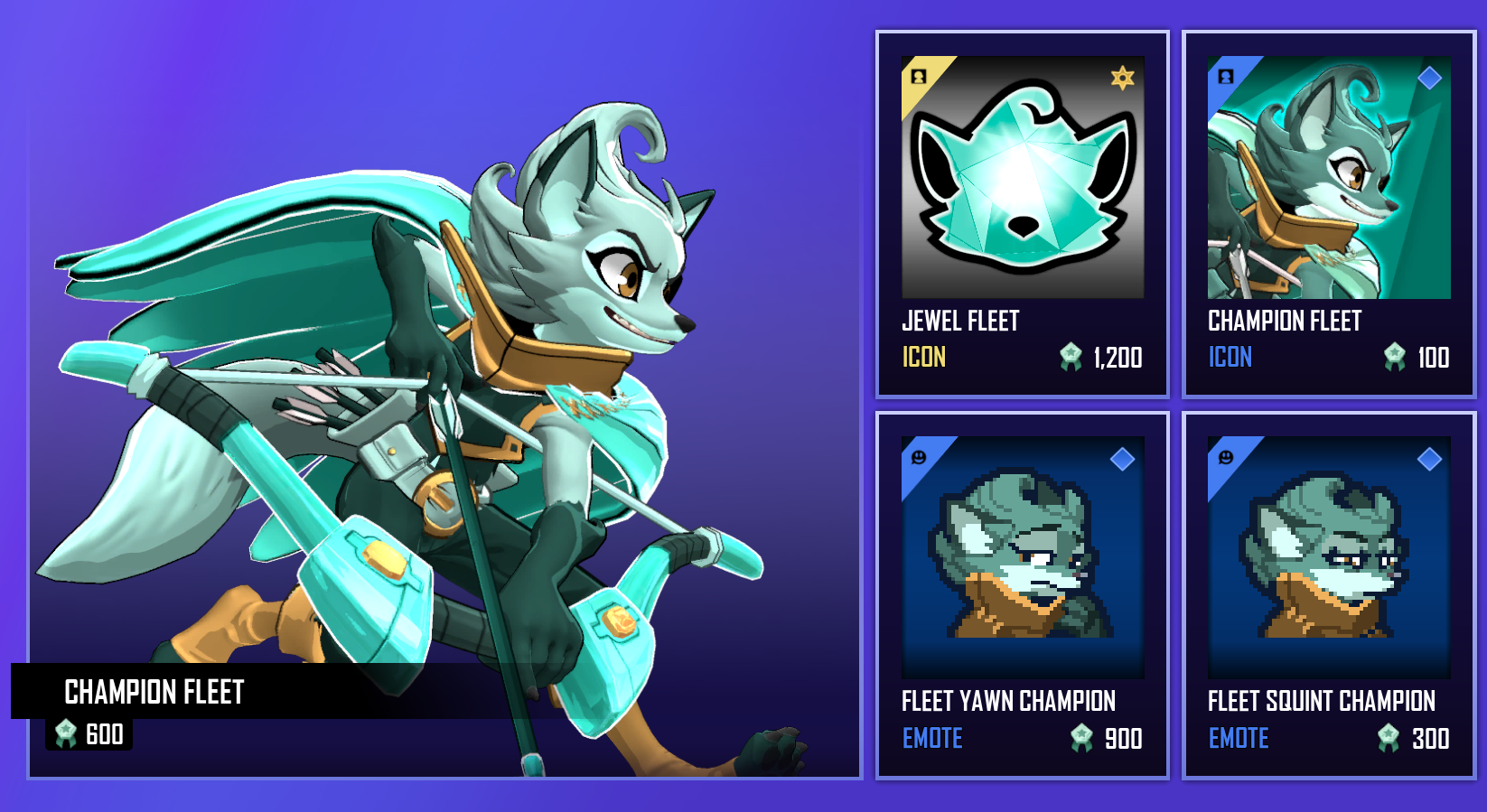This screenshot has height=812, width=1487.
Task: Click the currency medal beside the 1,200 price
Action: [x=1071, y=357]
